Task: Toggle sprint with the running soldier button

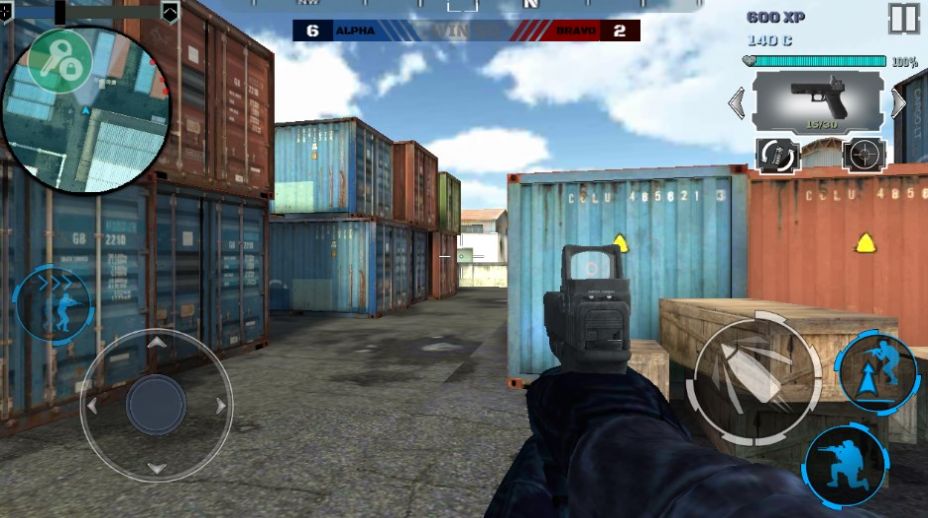Action: (52, 303)
